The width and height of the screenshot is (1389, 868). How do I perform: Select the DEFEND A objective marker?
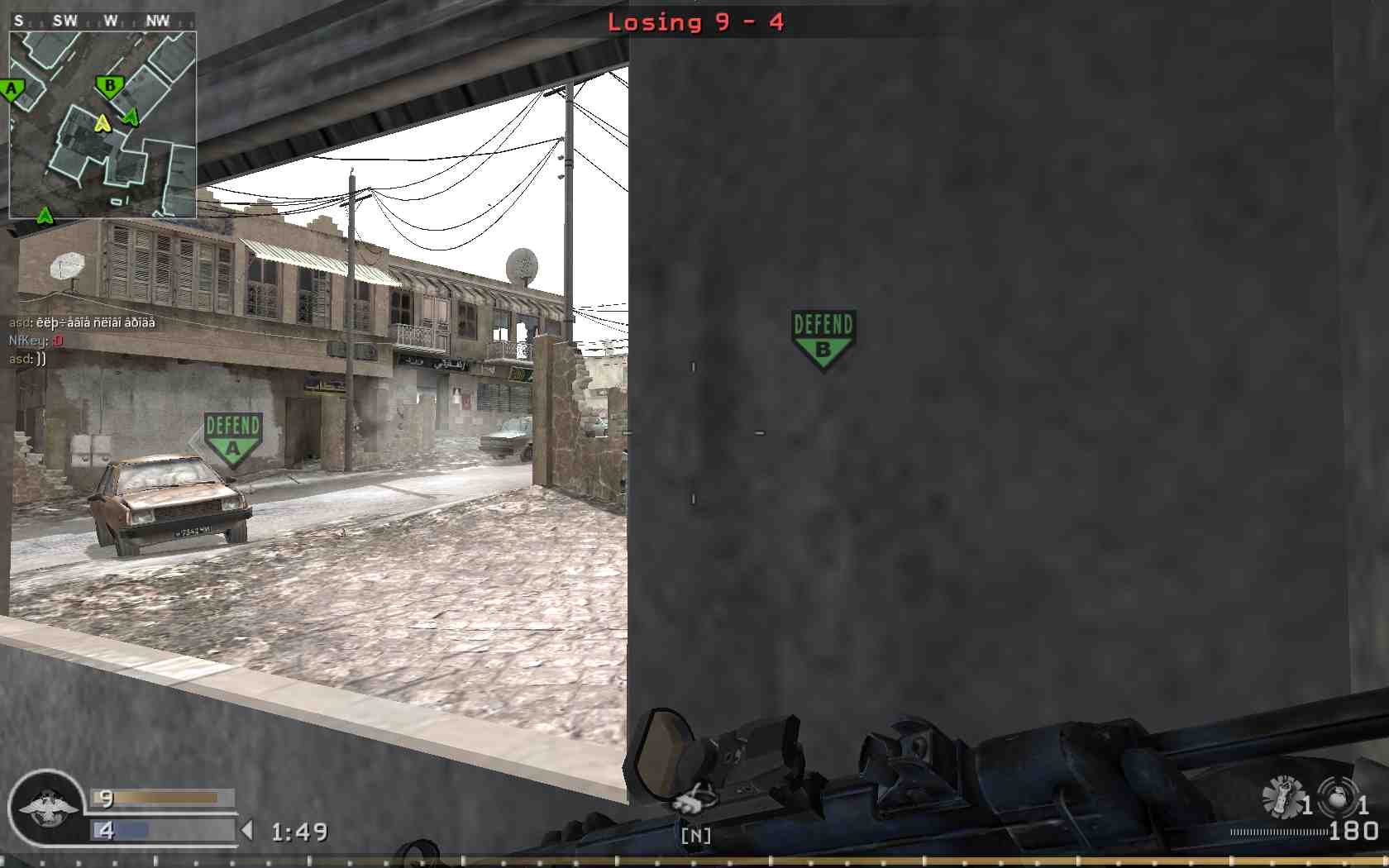coord(232,436)
